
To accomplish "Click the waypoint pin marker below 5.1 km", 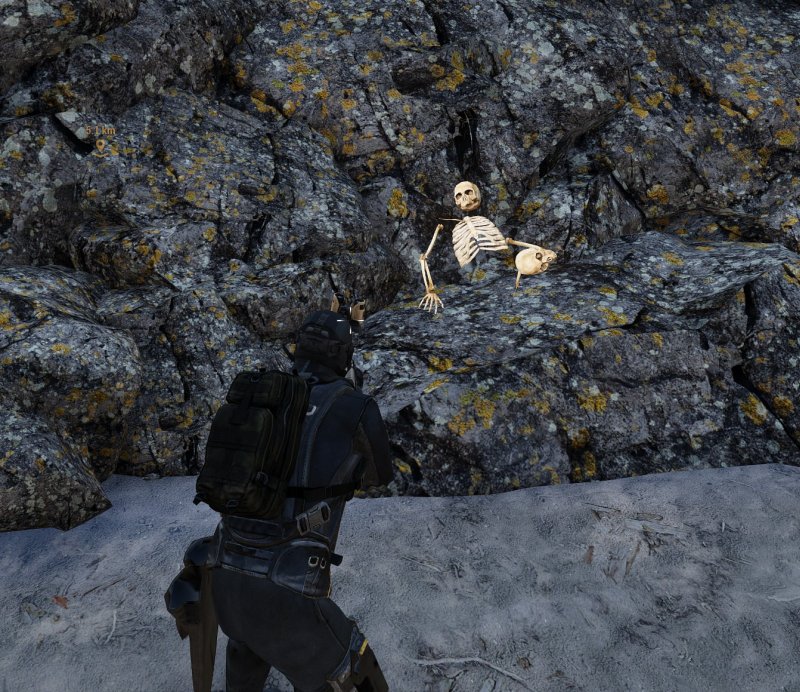I will click(x=100, y=146).
